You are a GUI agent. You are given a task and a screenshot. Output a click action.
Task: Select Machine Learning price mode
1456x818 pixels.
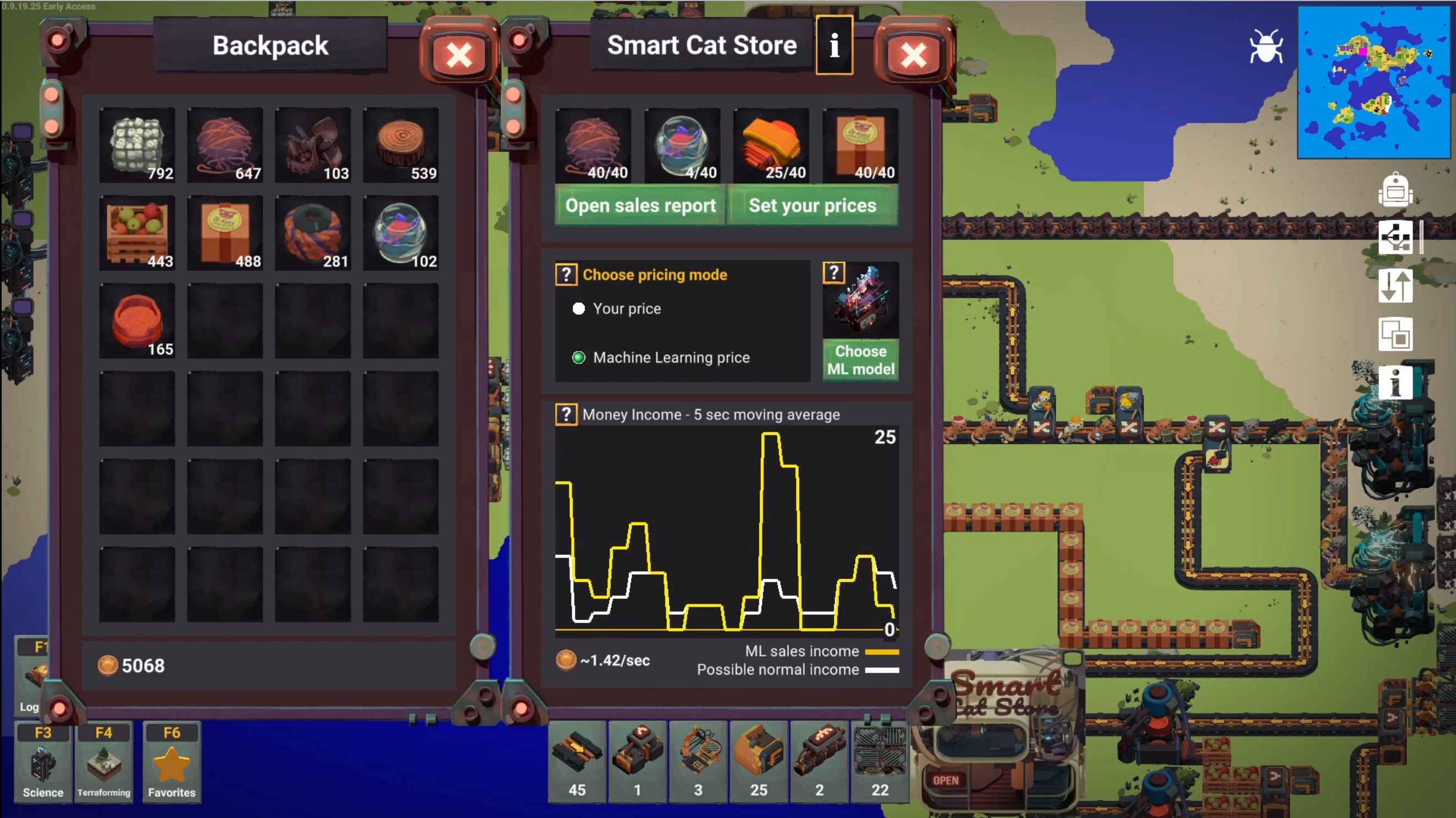(579, 358)
